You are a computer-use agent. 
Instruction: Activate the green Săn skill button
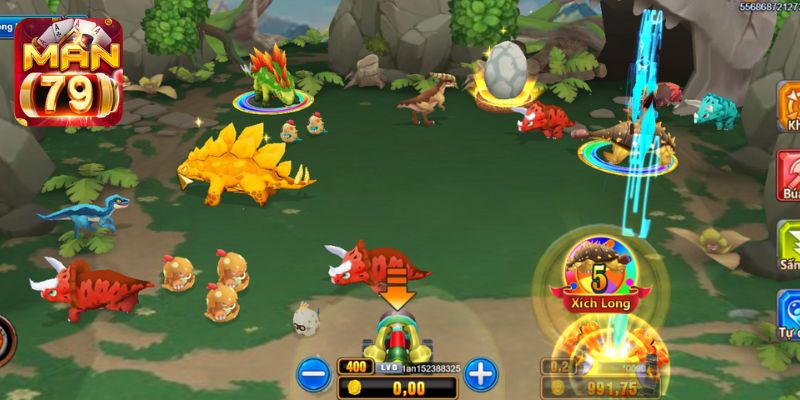pyautogui.click(x=788, y=245)
